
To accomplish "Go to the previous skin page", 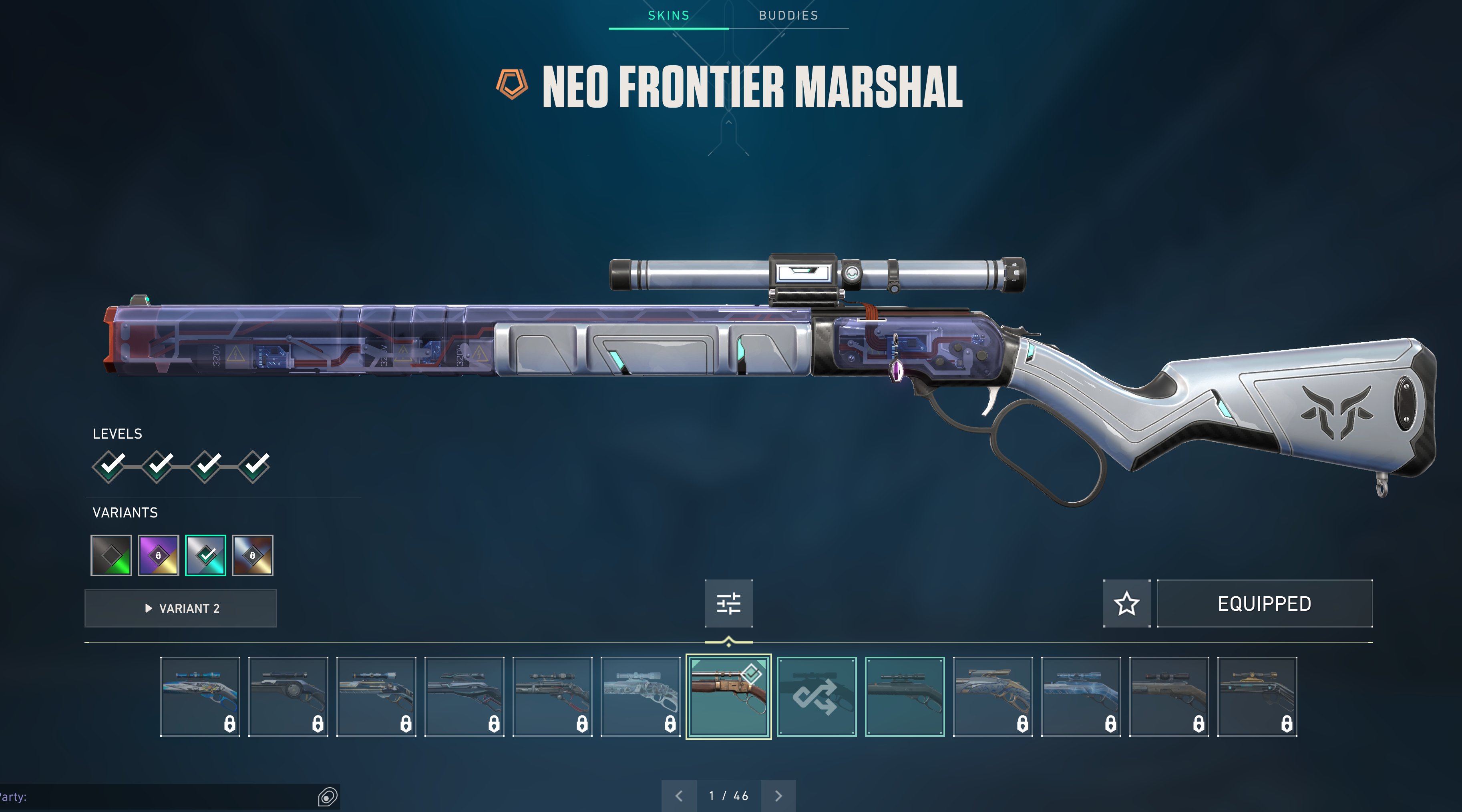I will point(679,796).
